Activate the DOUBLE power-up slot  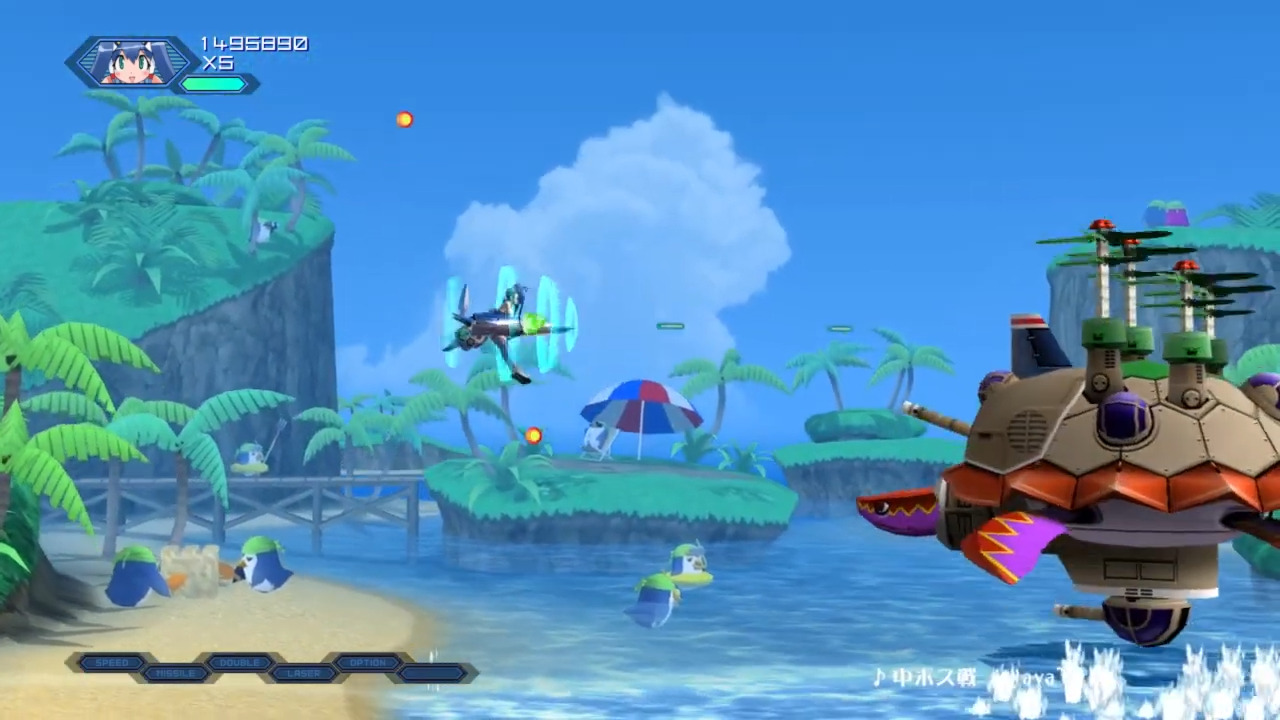point(239,662)
